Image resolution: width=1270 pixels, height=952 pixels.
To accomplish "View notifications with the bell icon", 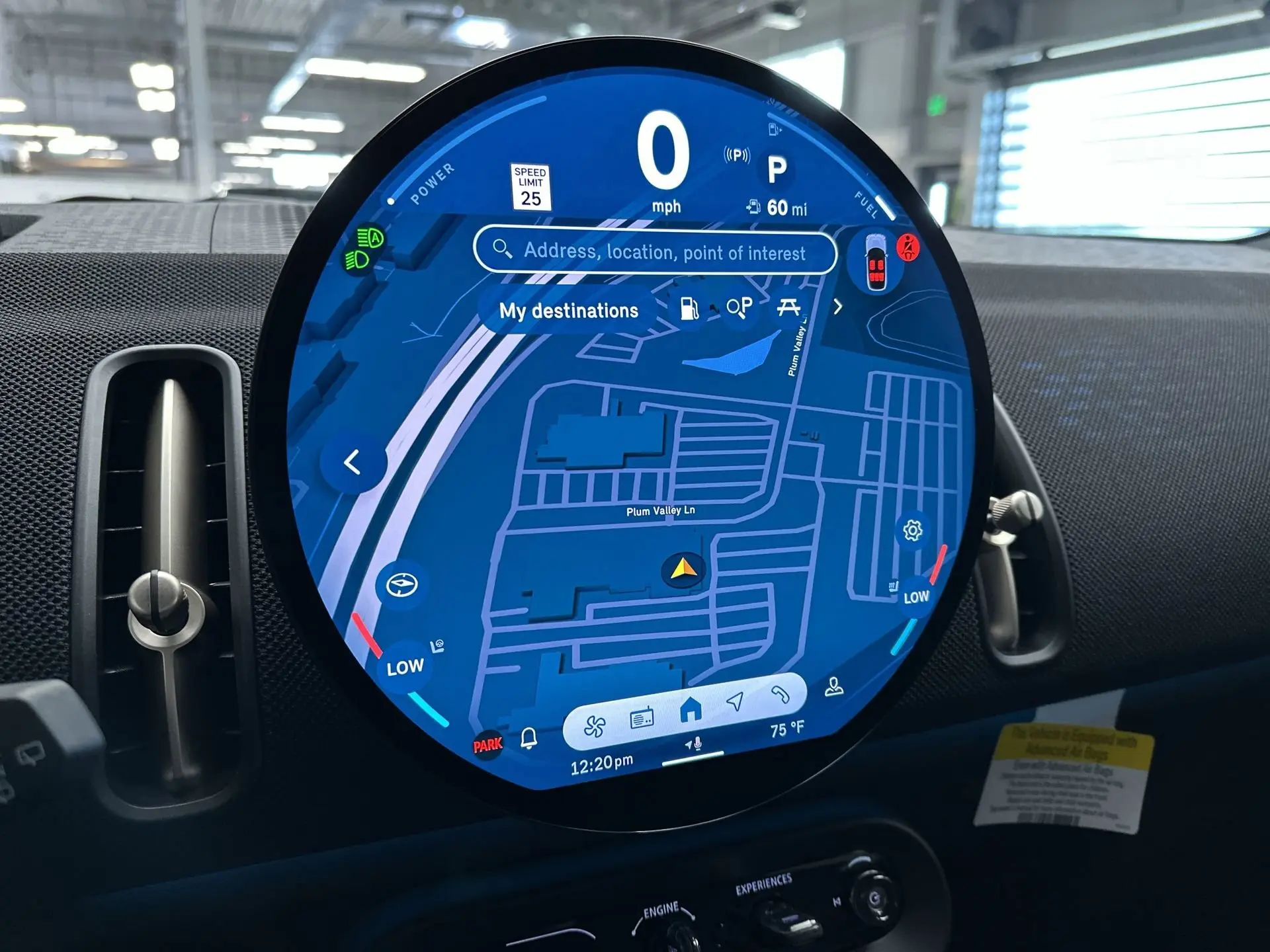I will (x=529, y=738).
